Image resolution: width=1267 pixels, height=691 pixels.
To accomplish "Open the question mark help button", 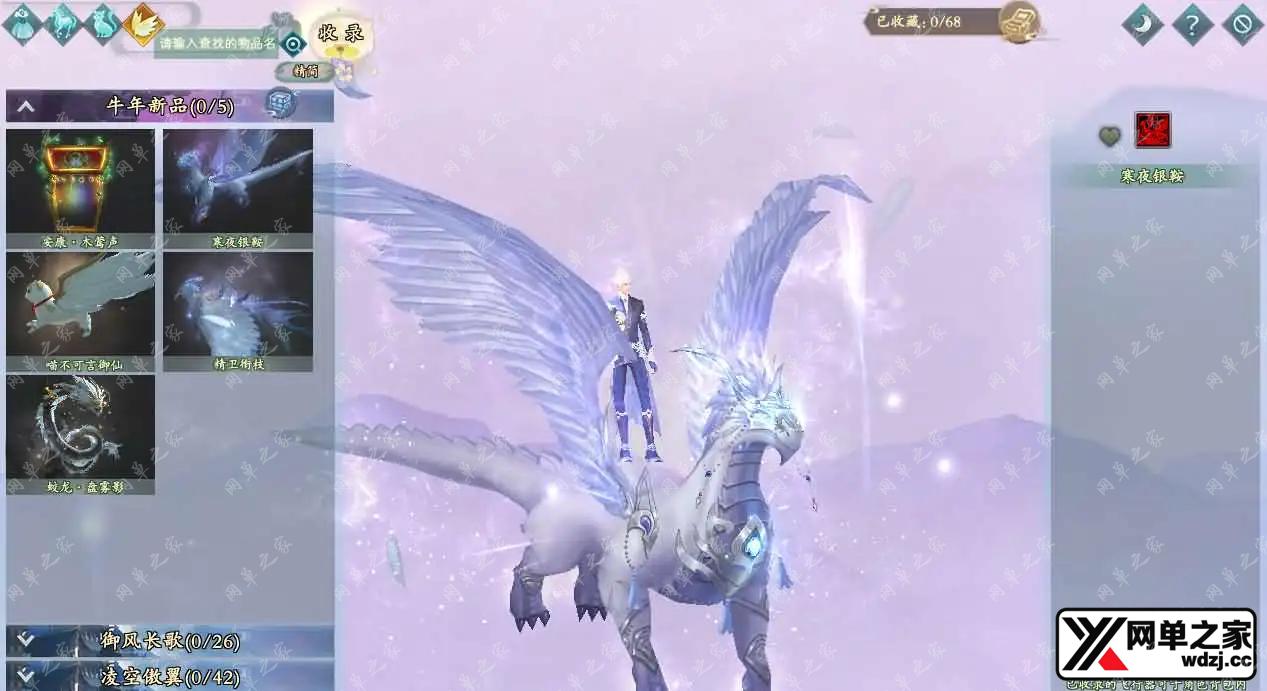I will [x=1192, y=24].
